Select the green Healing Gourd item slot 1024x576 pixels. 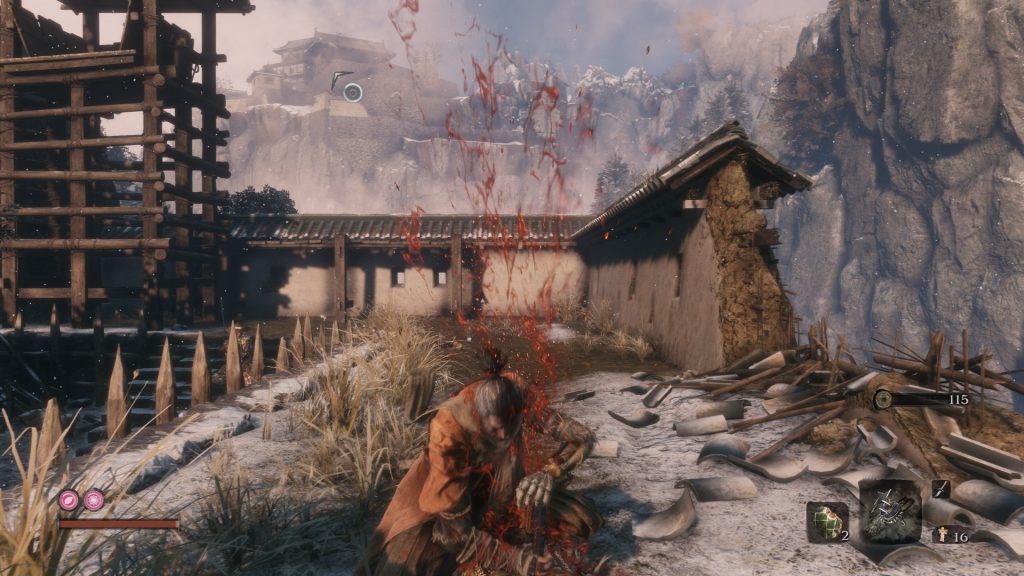click(826, 520)
